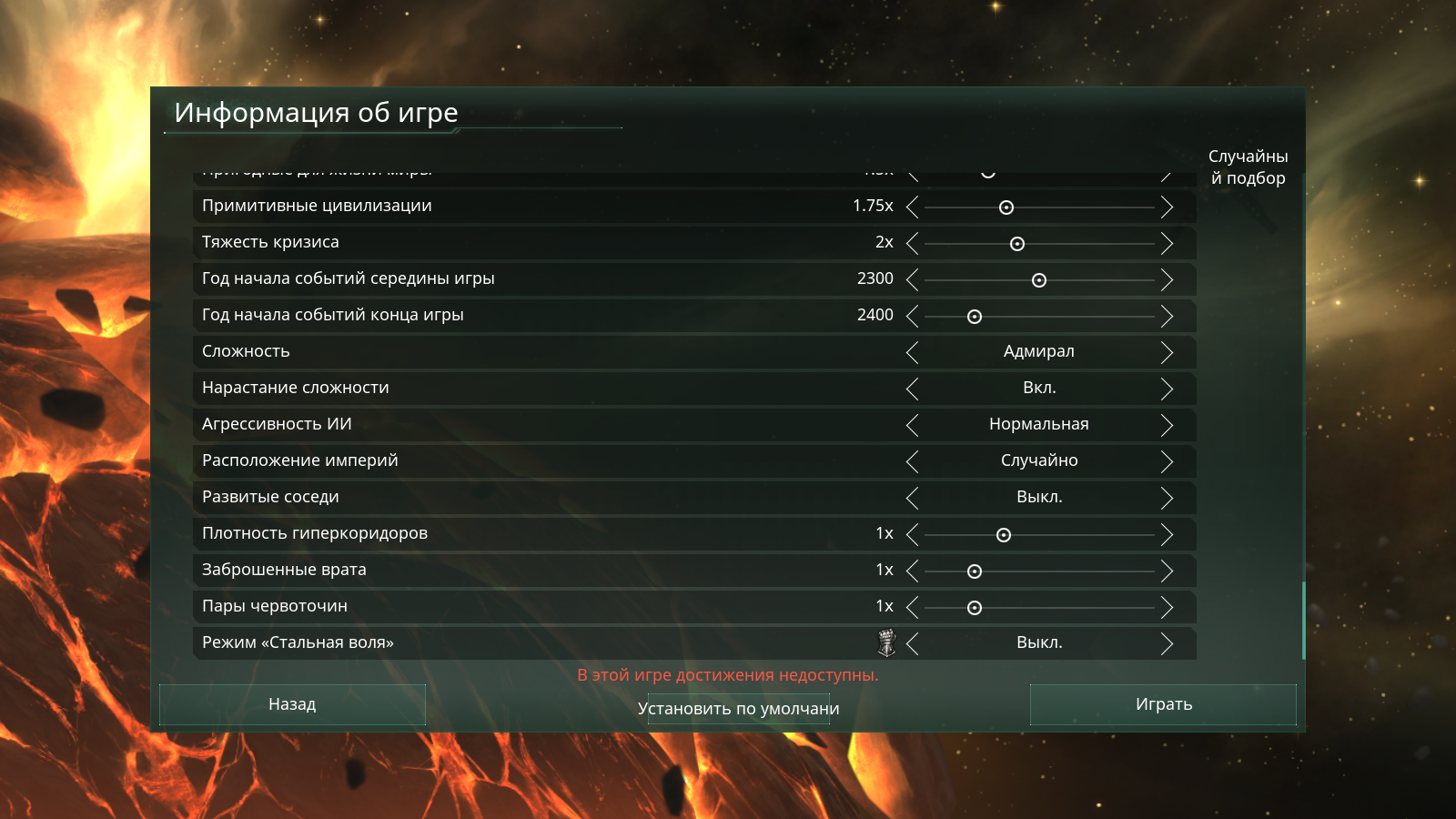Lower Год начала событий конца игры via left arrow
Viewport: 1456px width, 819px height.
tap(913, 316)
